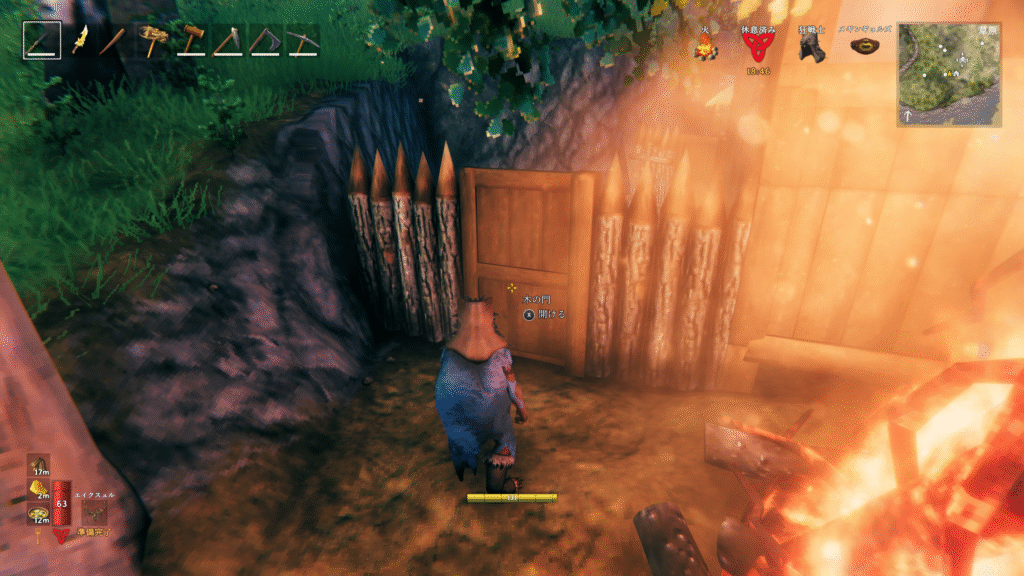The height and width of the screenshot is (576, 1024).
Task: Equip the wooden building hammer
Action: point(190,40)
